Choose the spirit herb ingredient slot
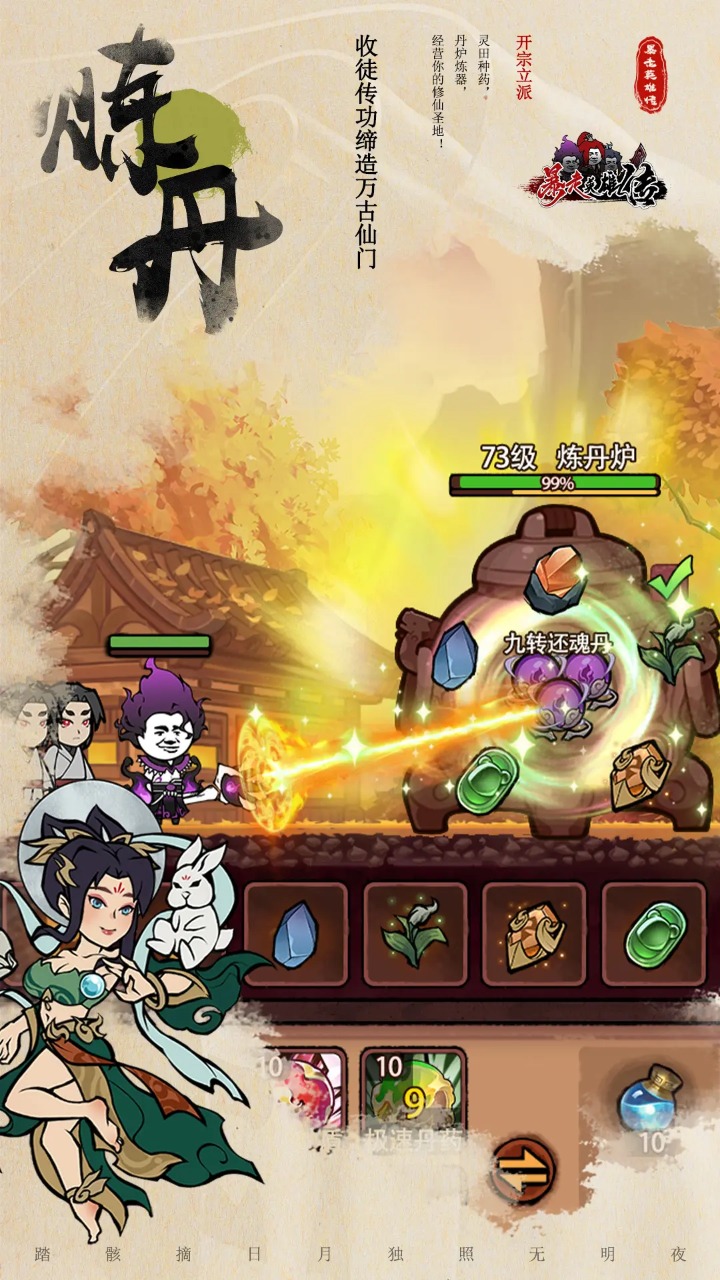 [415, 934]
